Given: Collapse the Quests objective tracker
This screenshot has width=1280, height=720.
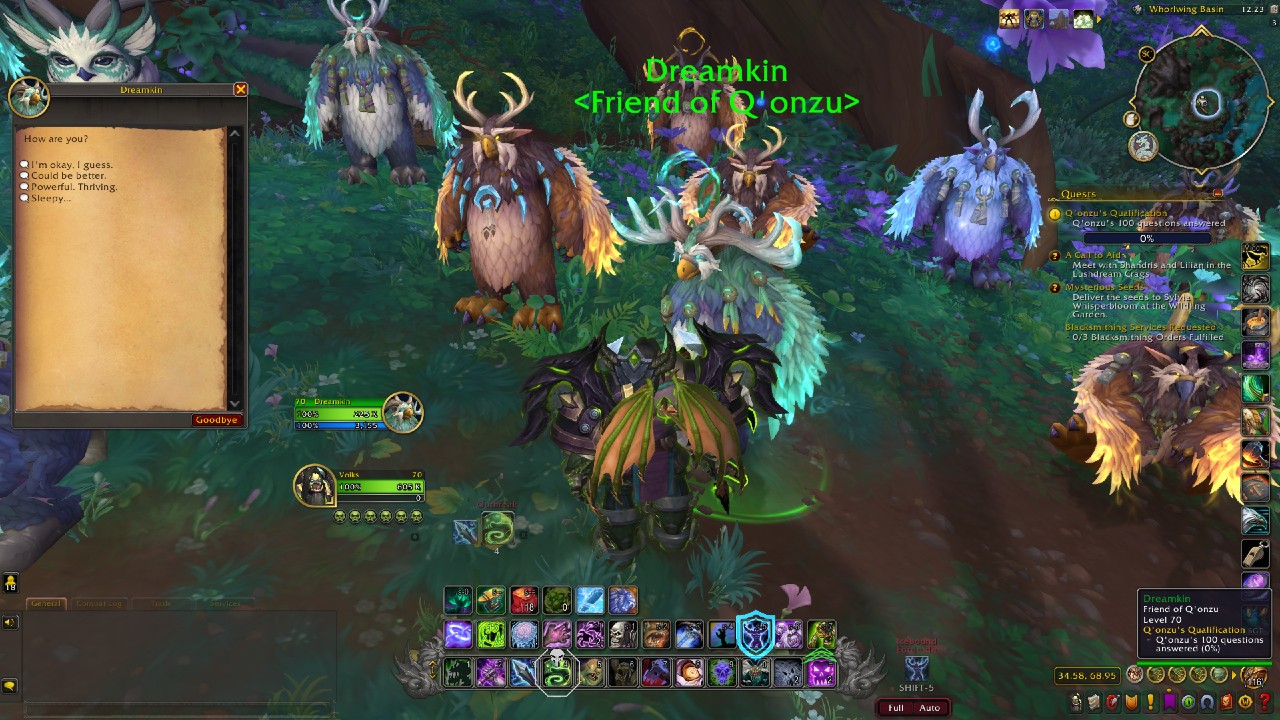Looking at the screenshot, I should click(1216, 193).
